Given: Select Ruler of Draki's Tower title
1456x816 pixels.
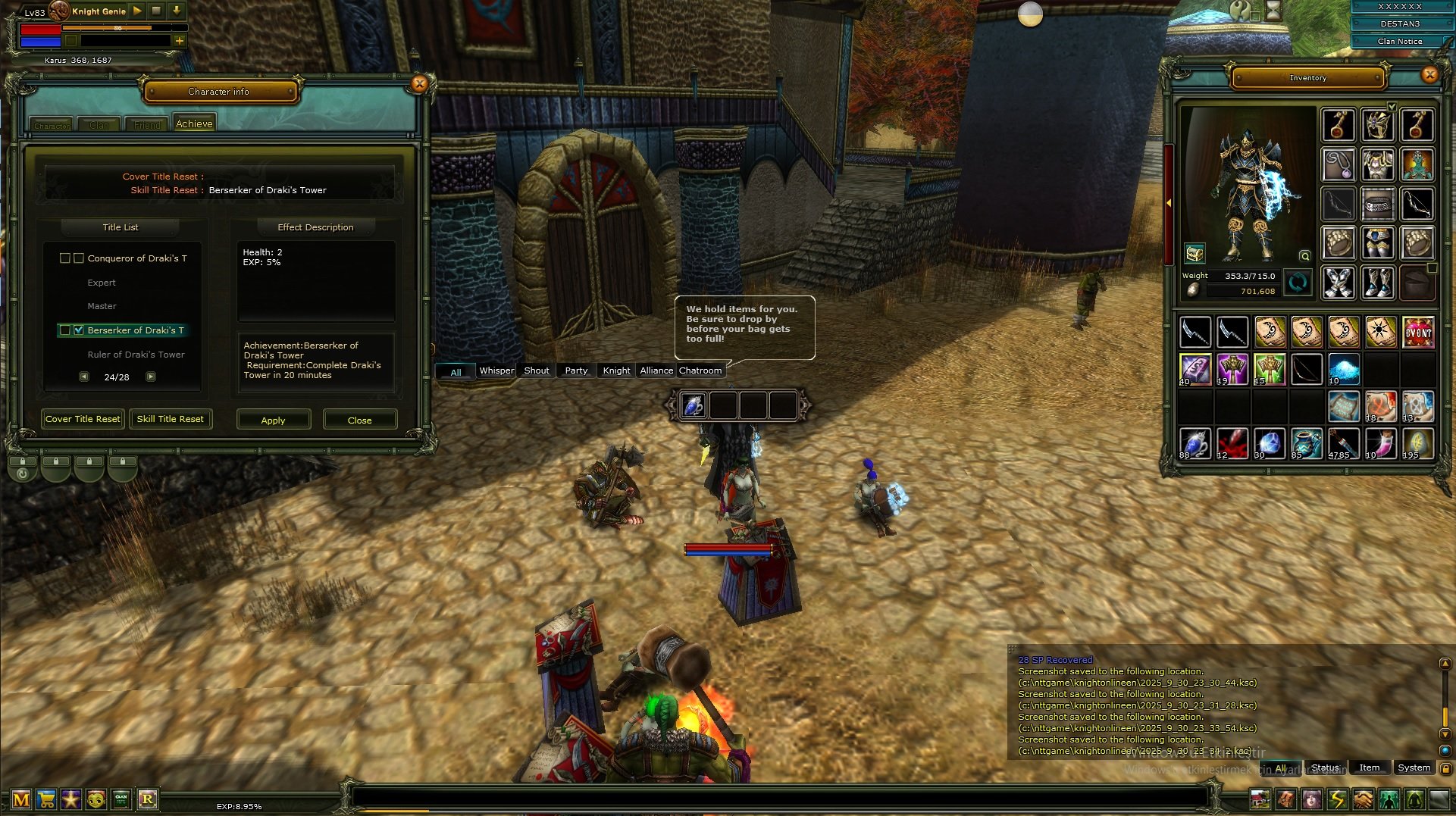Looking at the screenshot, I should (136, 355).
